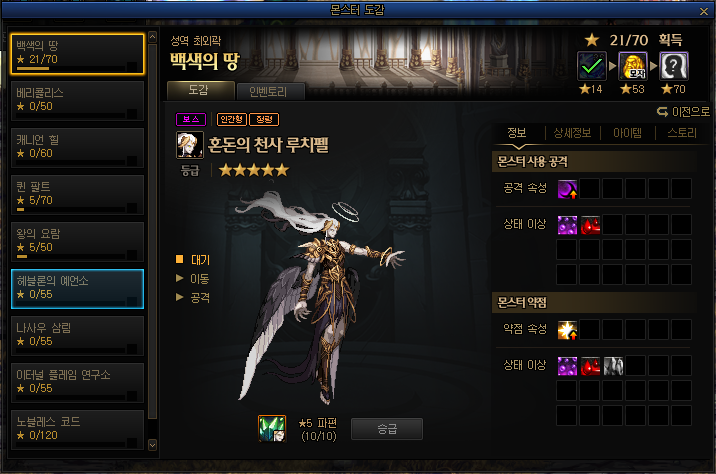View the 스토리 tab
This screenshot has width=716, height=474.
(x=681, y=132)
